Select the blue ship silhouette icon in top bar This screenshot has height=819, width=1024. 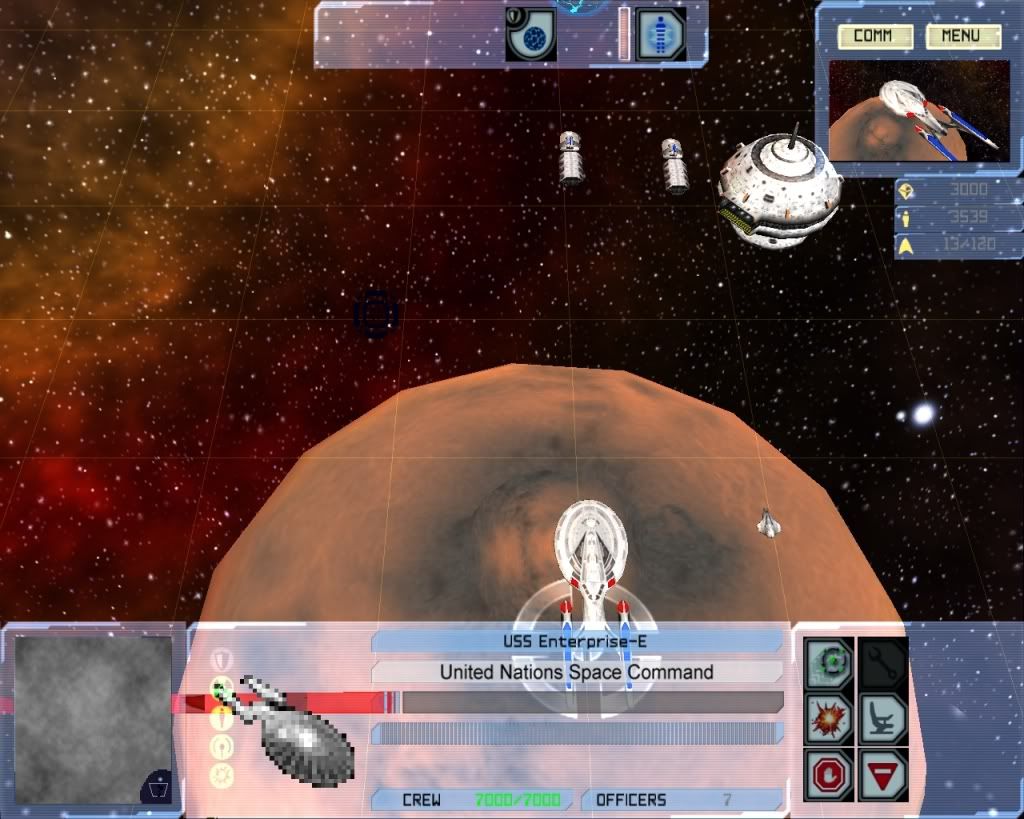click(660, 35)
